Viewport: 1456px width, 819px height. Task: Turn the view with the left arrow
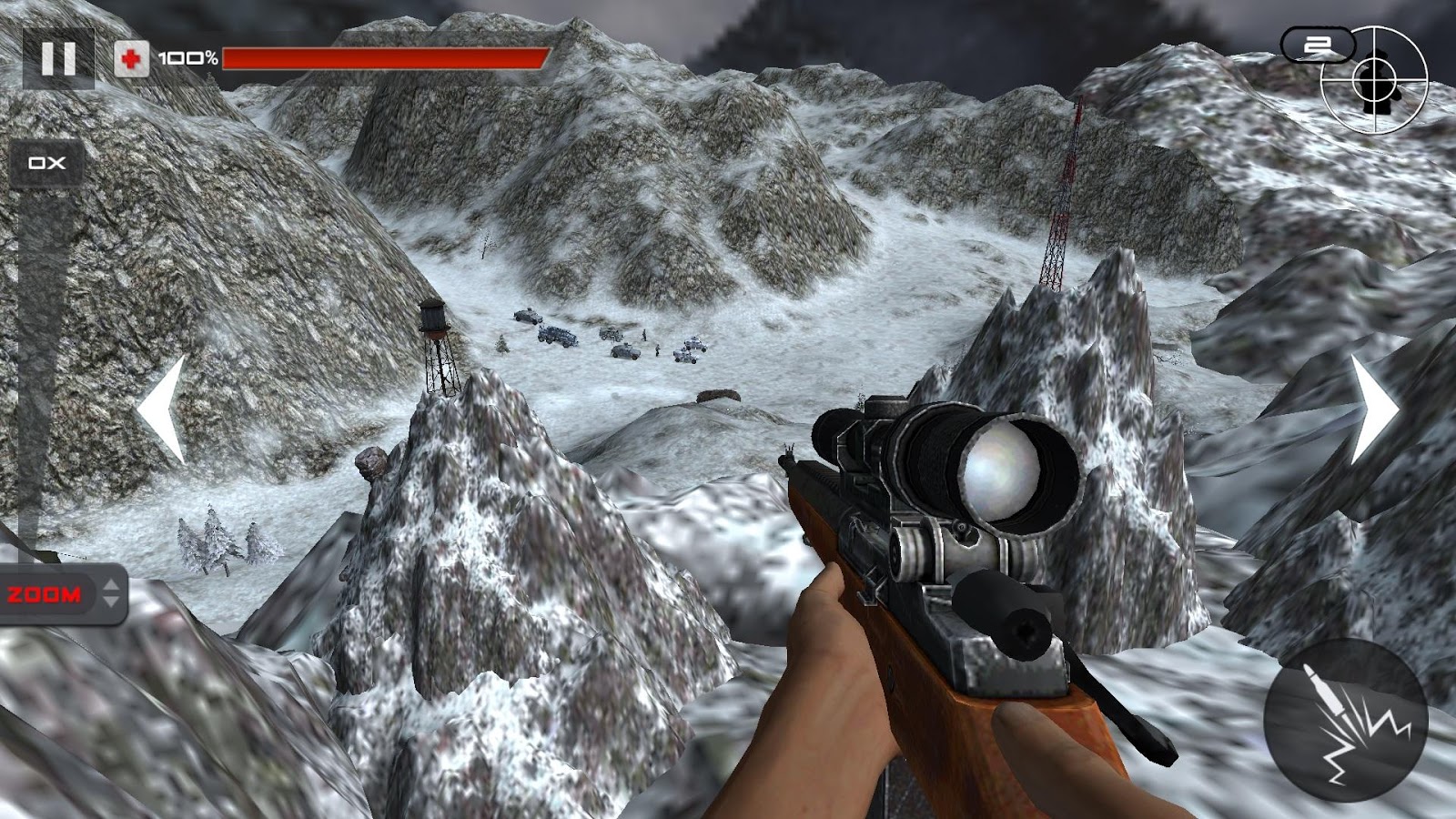164,410
